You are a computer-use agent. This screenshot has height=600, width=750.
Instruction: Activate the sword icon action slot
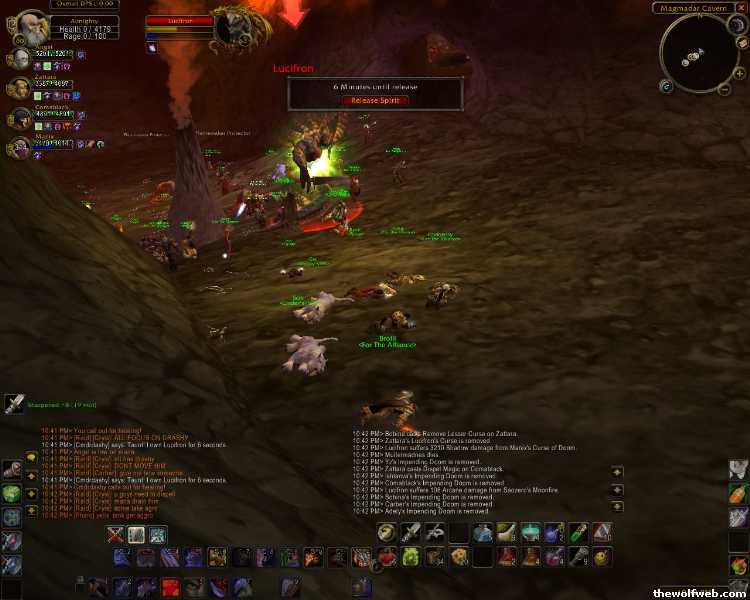(411, 533)
